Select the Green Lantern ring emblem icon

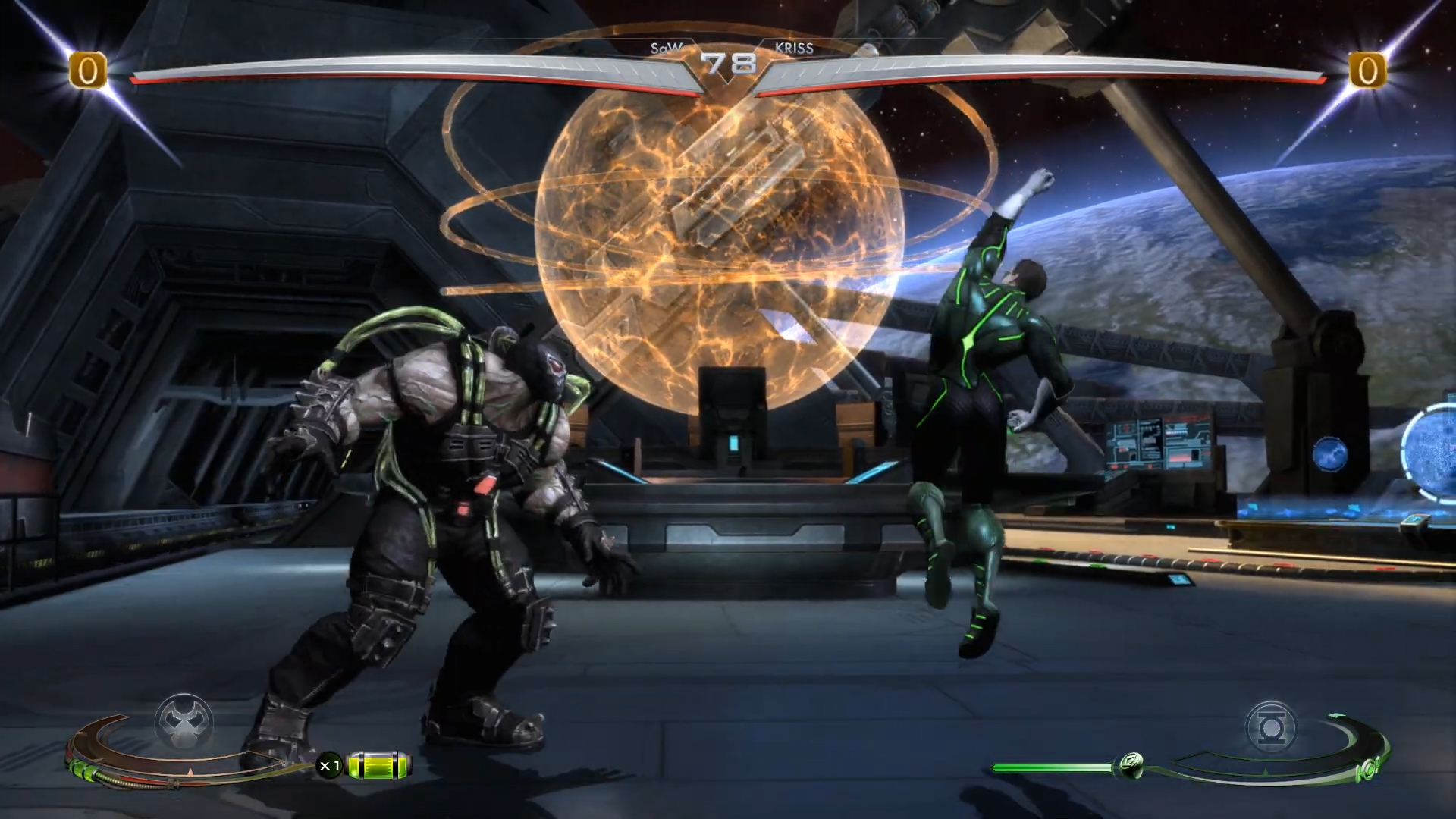(x=1272, y=726)
